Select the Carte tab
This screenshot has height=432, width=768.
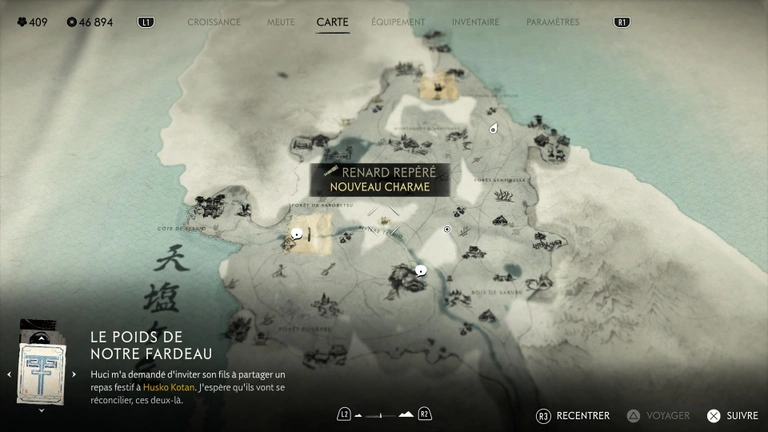[x=332, y=21]
